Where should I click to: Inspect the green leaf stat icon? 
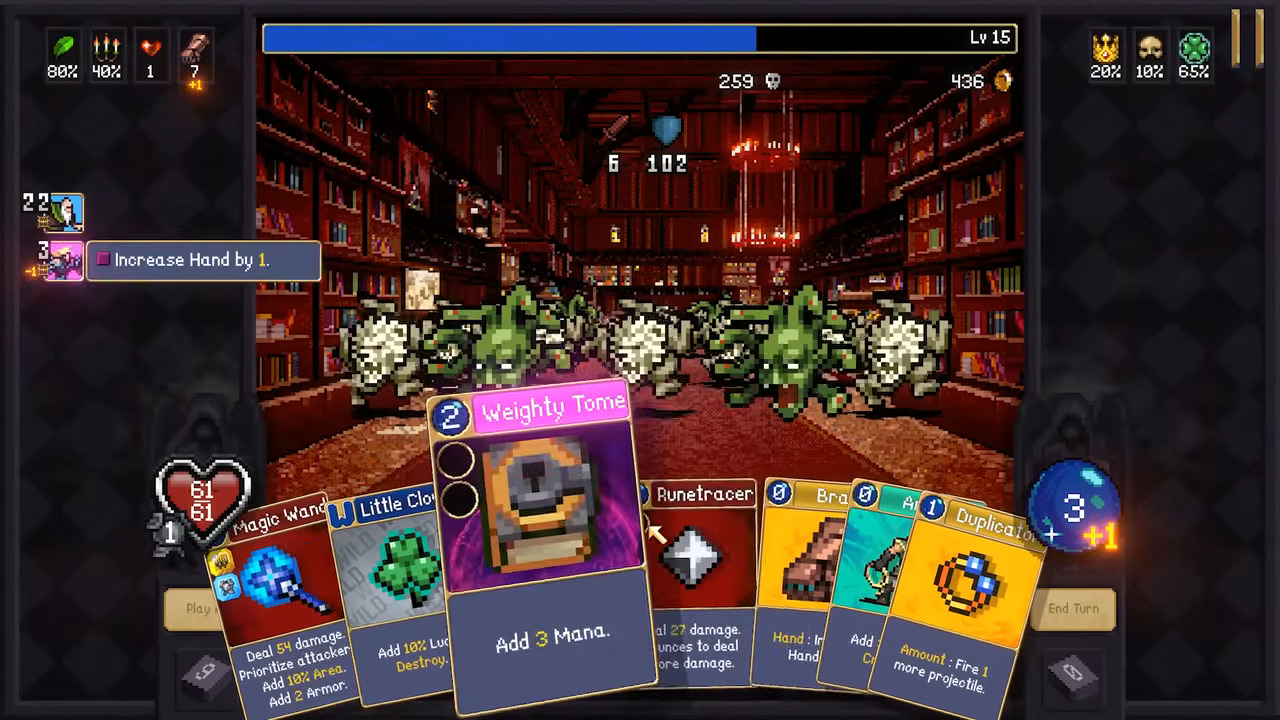point(63,47)
